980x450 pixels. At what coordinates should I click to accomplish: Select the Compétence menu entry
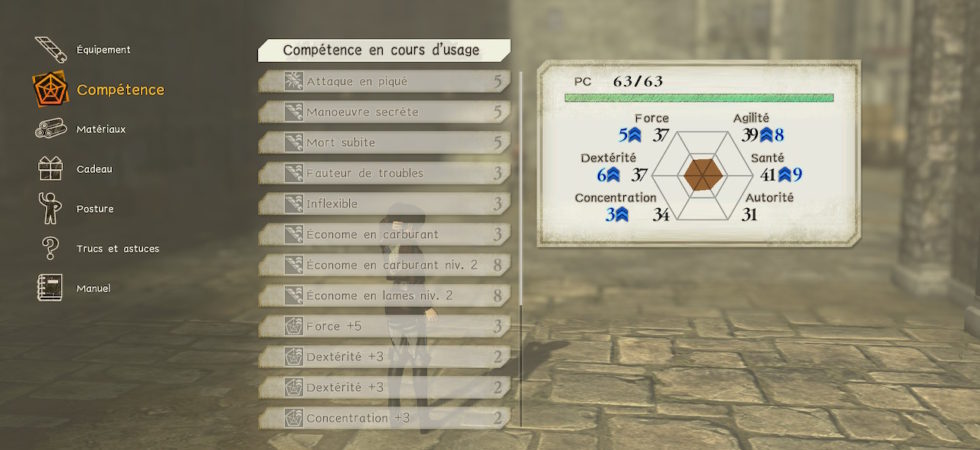[120, 89]
